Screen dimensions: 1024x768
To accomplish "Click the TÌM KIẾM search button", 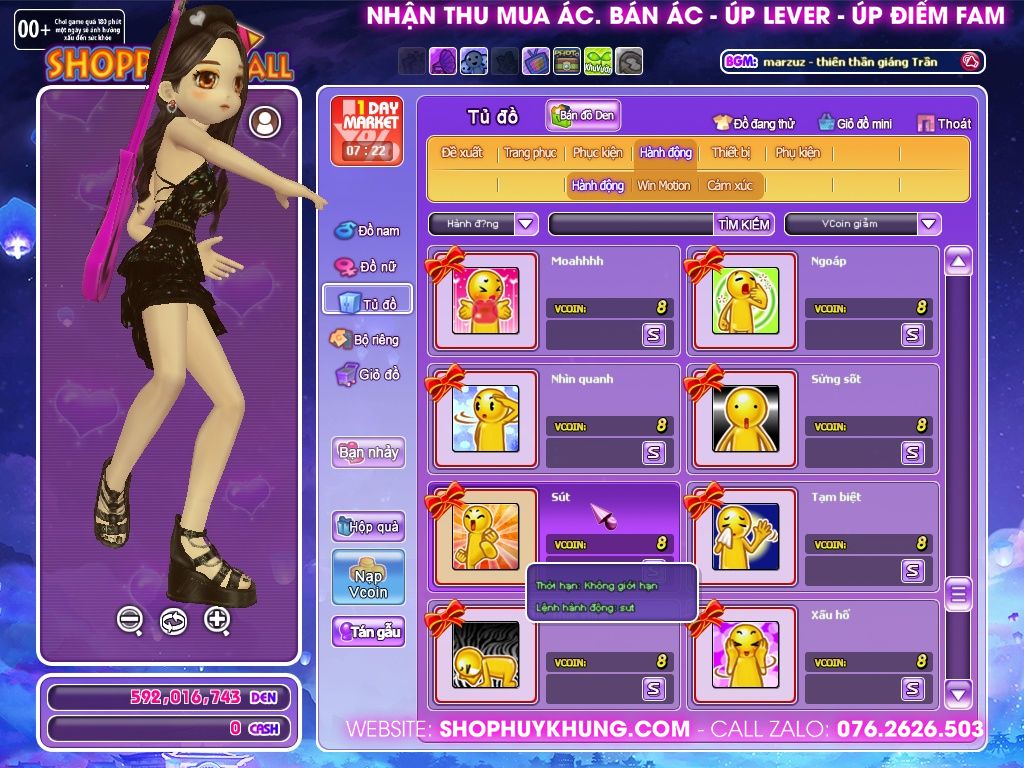I will 743,224.
